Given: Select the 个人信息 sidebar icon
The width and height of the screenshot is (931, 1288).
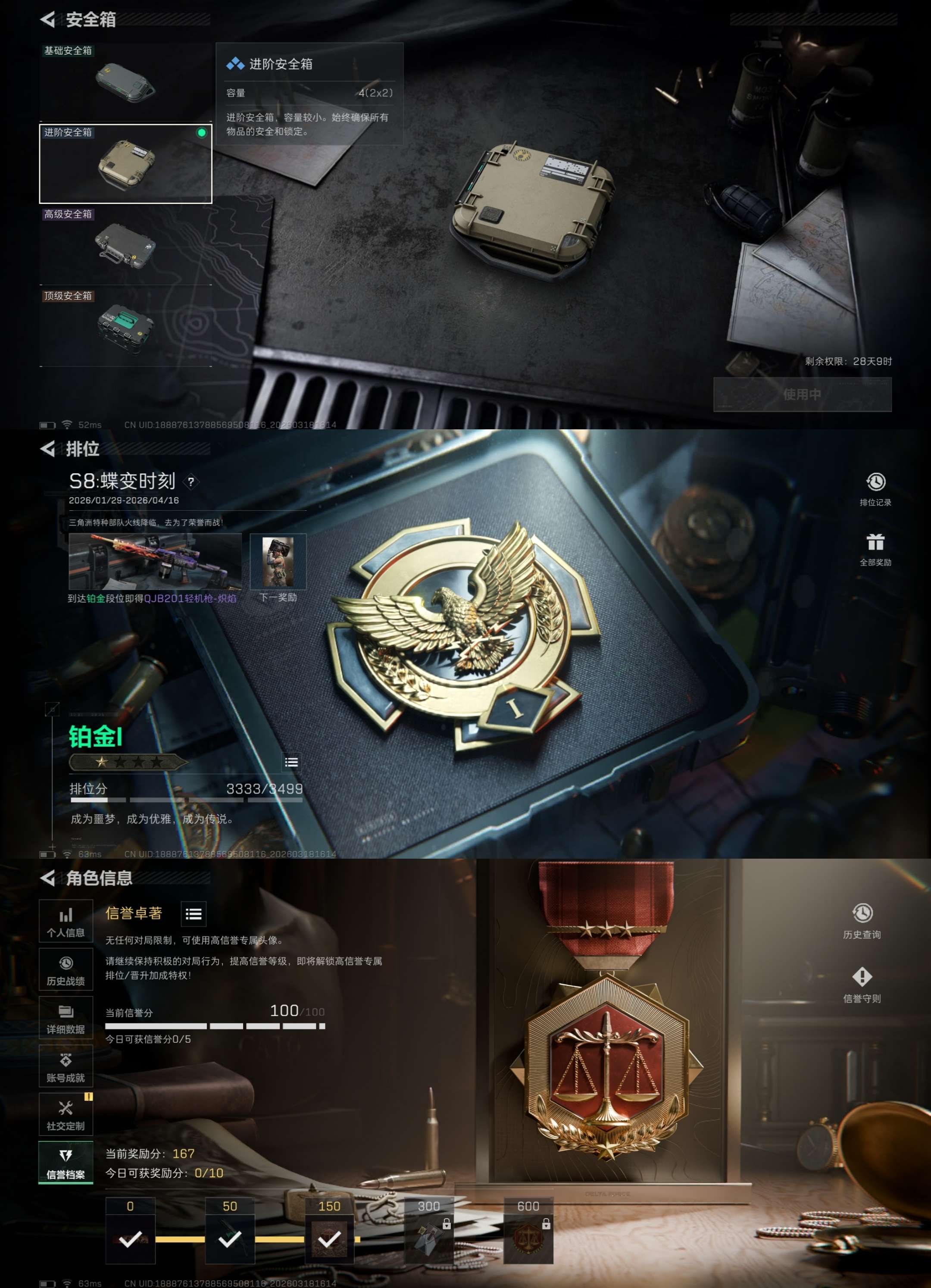Looking at the screenshot, I should click(66, 921).
